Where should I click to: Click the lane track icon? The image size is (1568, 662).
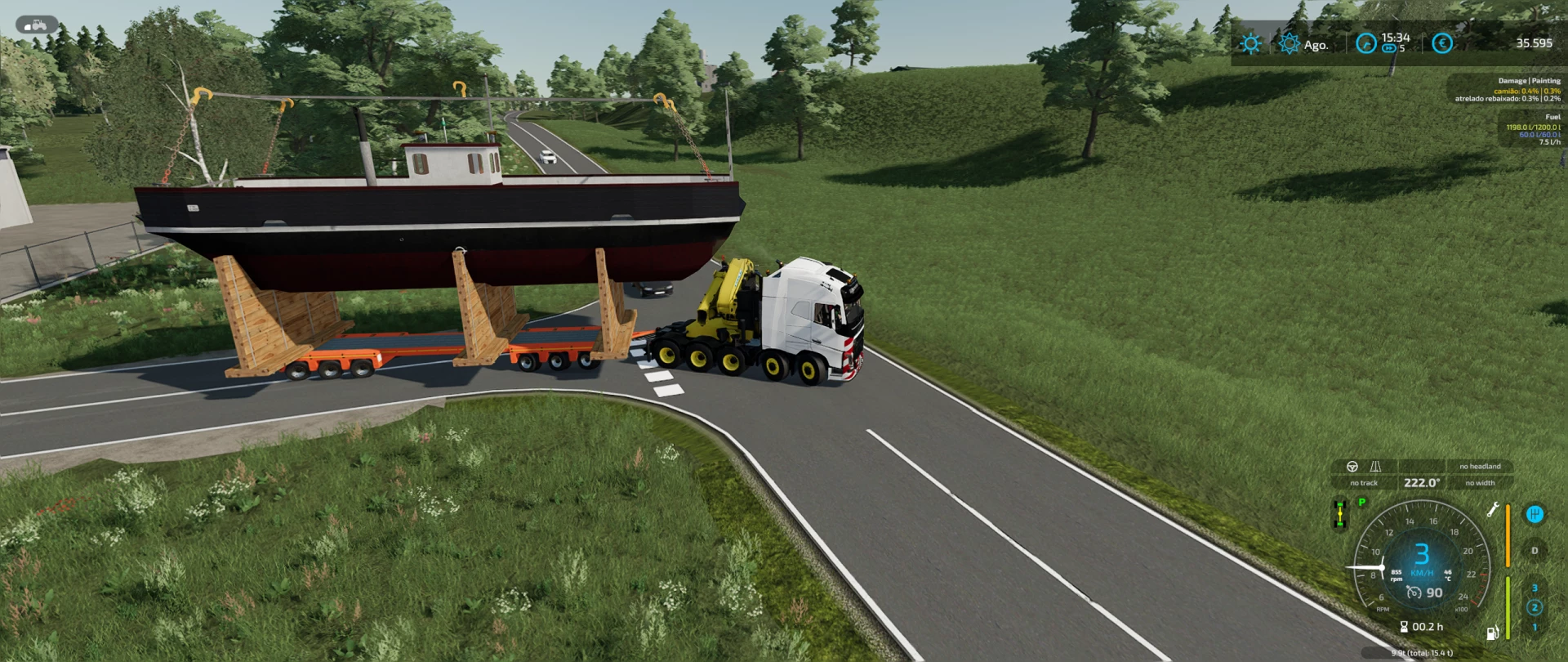pyautogui.click(x=1375, y=467)
